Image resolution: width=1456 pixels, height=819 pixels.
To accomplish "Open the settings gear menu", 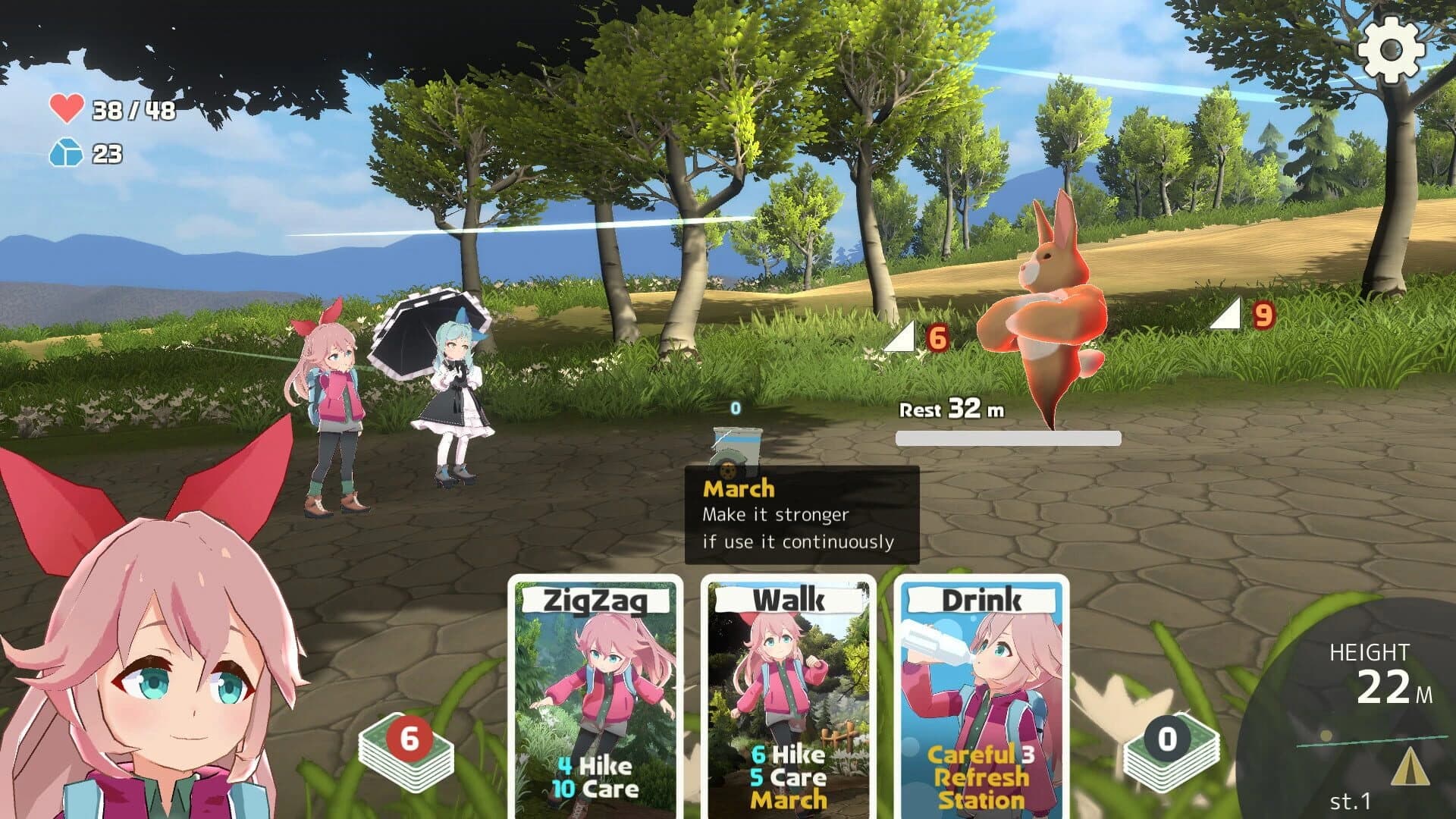I will tap(1392, 49).
